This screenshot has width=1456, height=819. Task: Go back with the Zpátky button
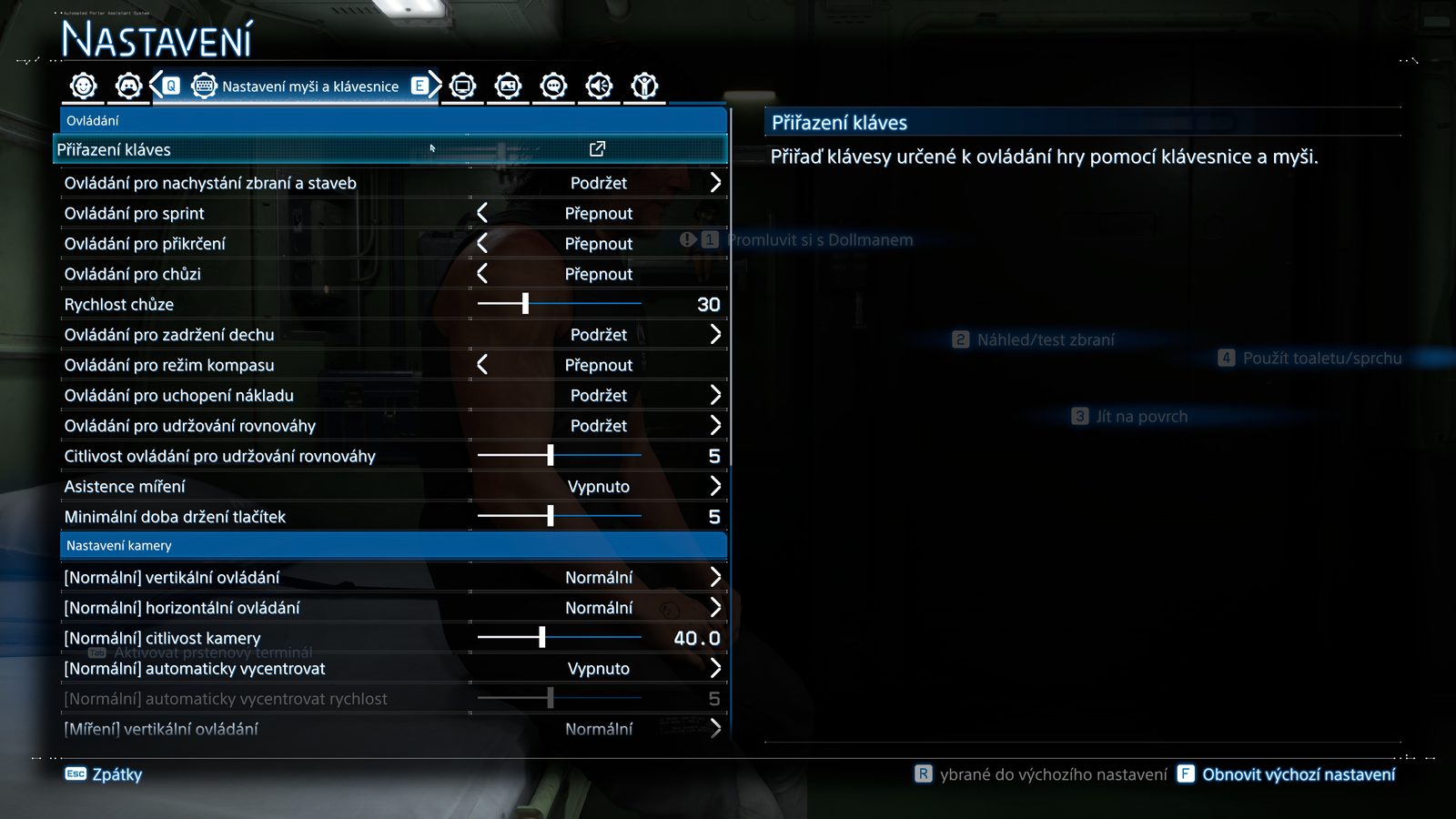click(104, 774)
